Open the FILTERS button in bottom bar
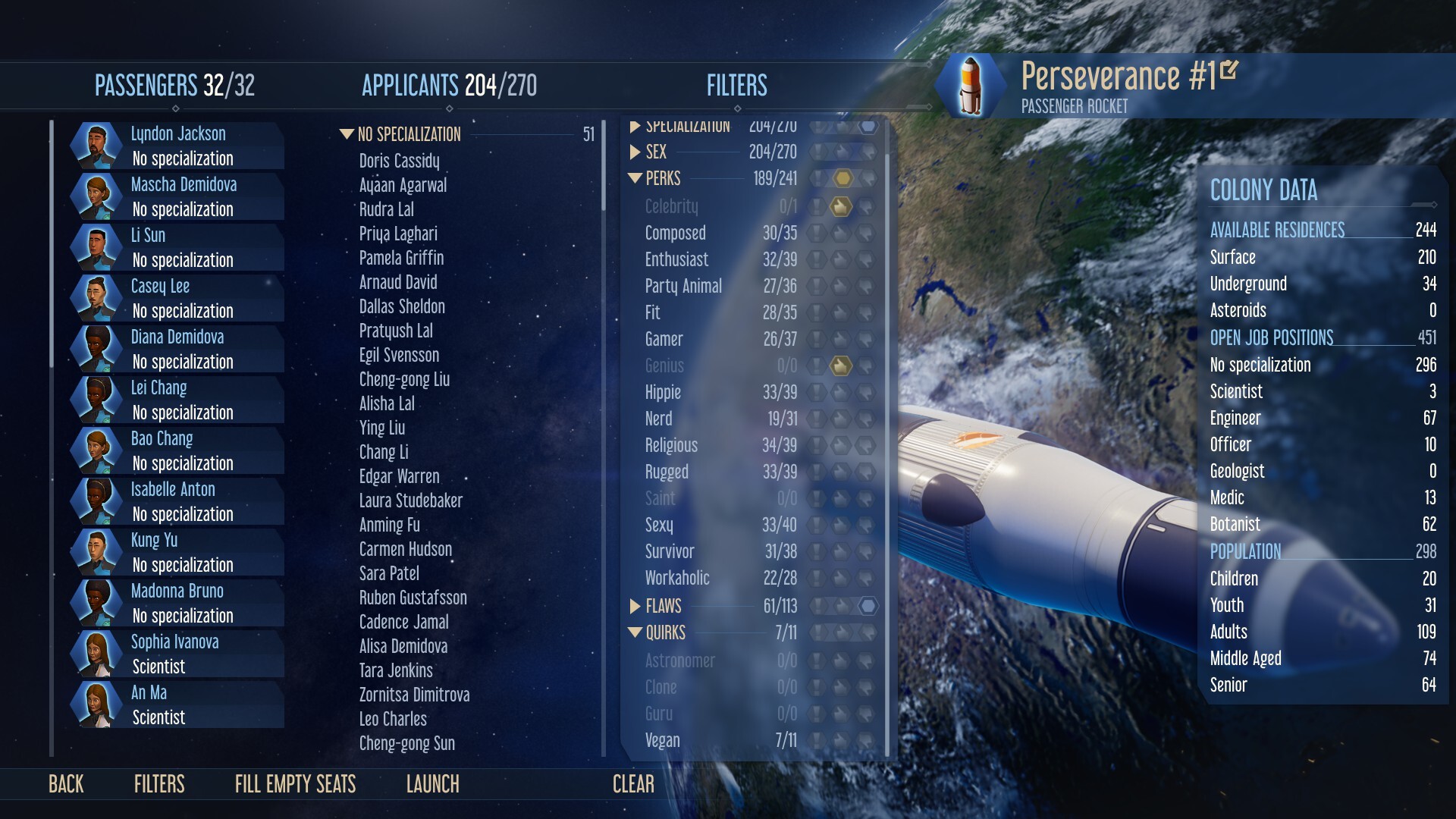 click(159, 784)
